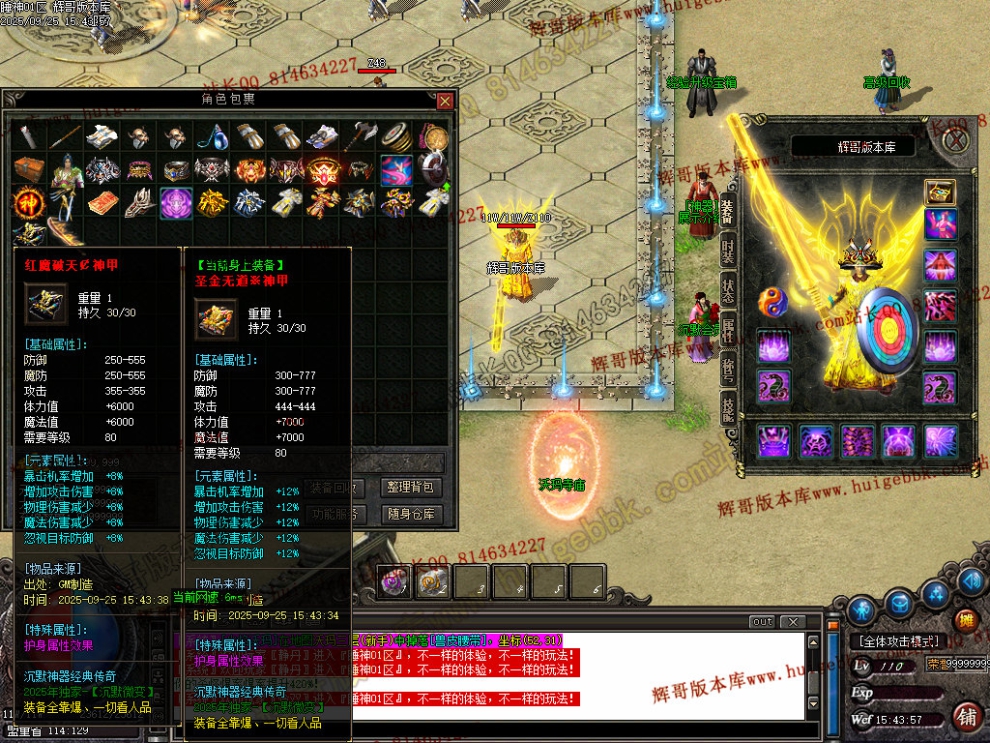990x743 pixels.
Task: Click the chat window OUT button
Action: tap(762, 622)
